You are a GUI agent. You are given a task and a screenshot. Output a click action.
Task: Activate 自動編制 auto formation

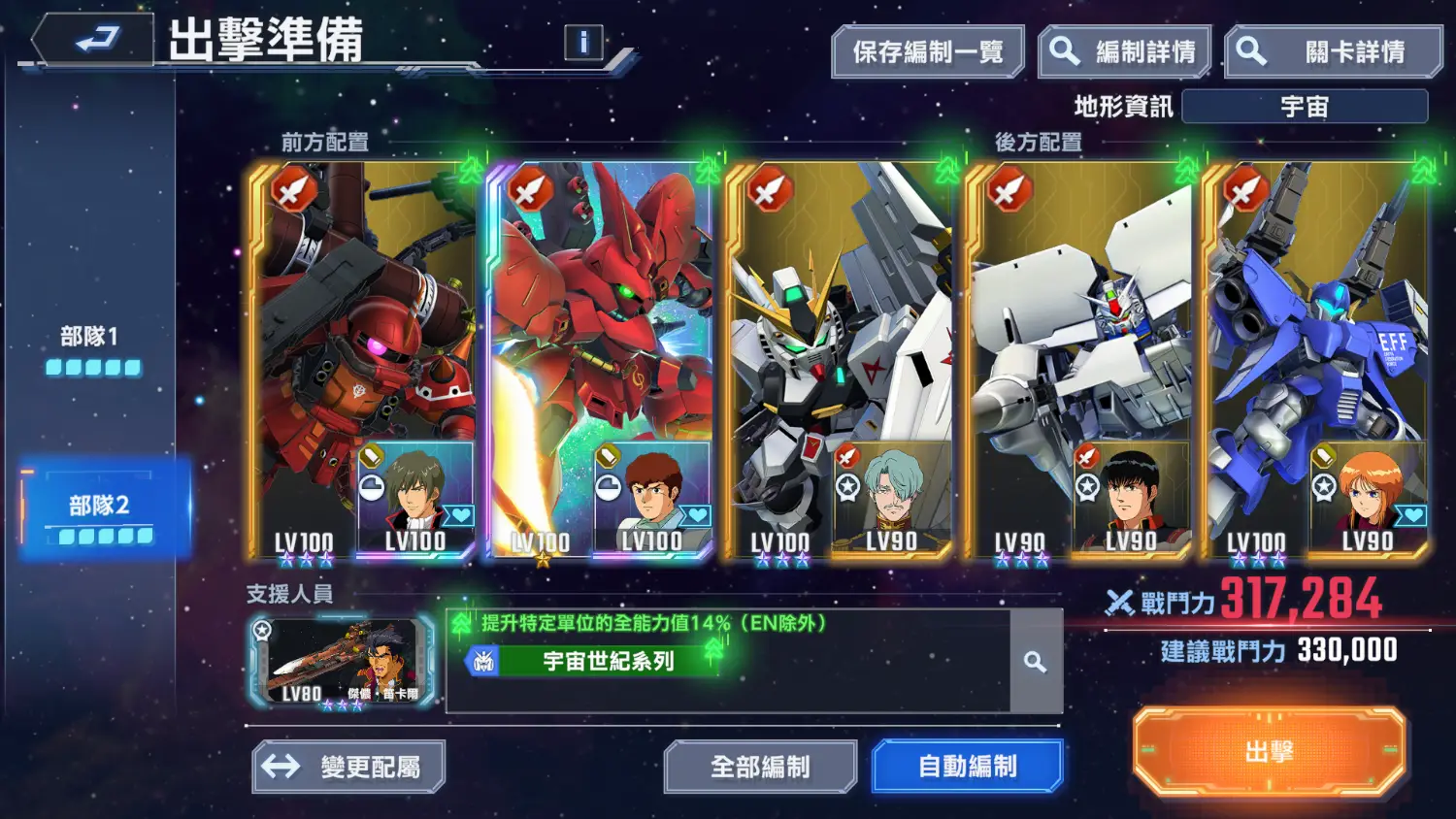pyautogui.click(x=967, y=767)
